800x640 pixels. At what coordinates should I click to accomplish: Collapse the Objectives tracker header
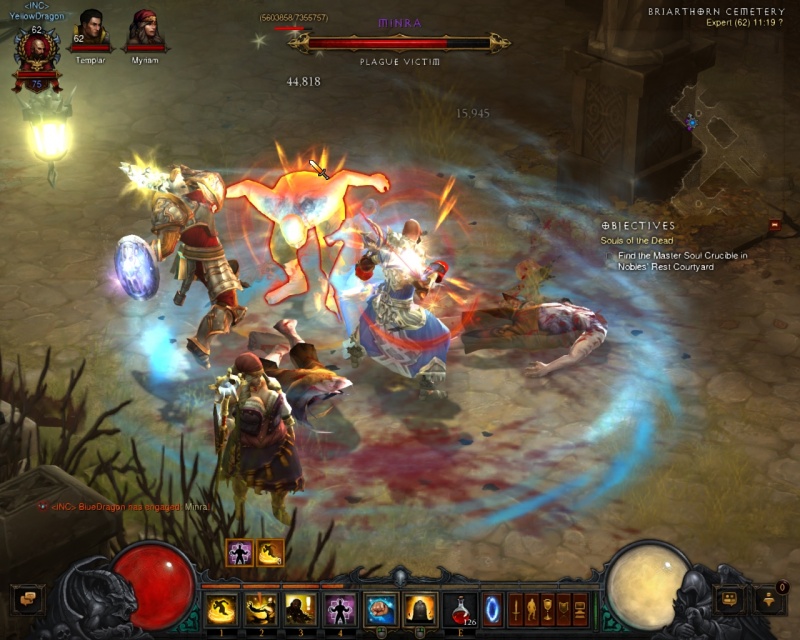[x=639, y=226]
